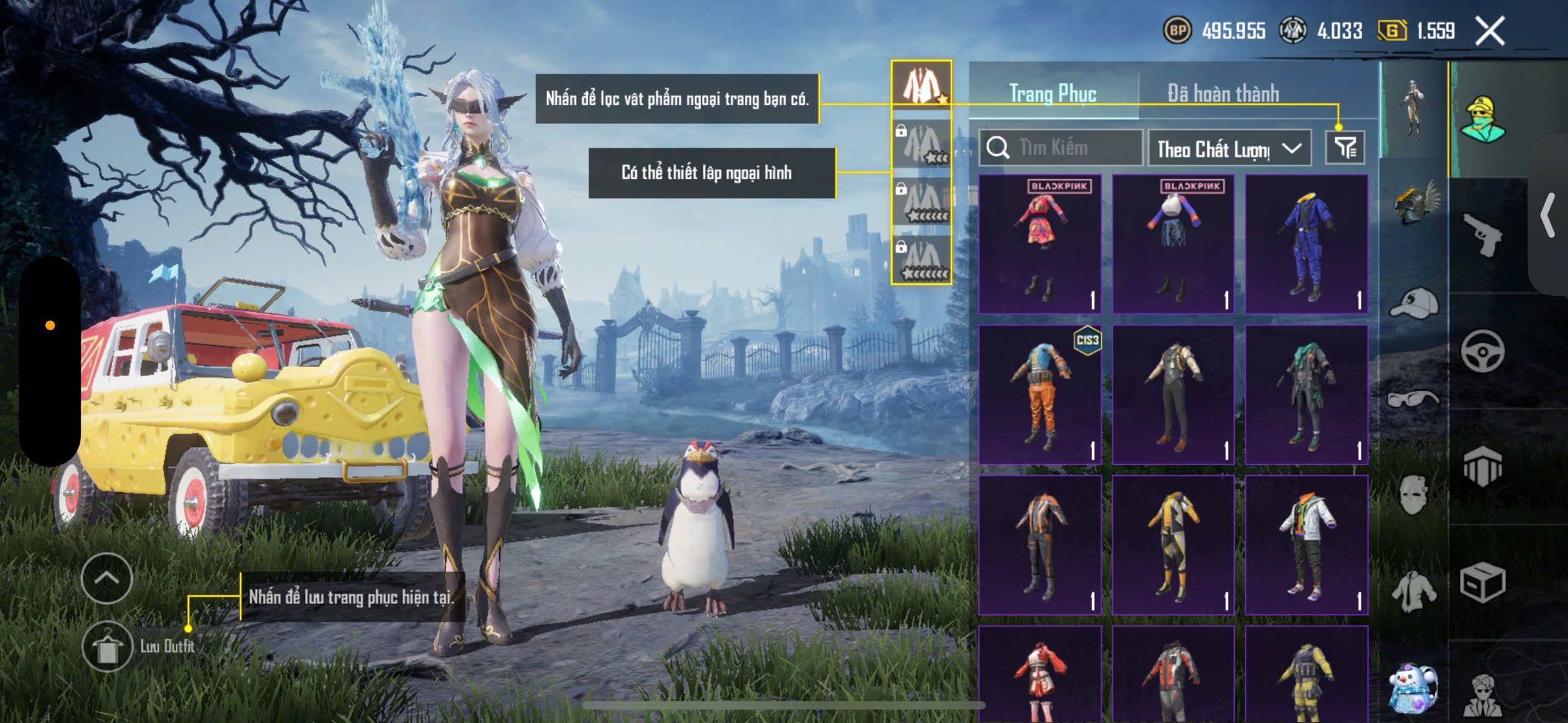Switch to the pistol weapon skins section
The height and width of the screenshot is (723, 1568).
[1482, 234]
